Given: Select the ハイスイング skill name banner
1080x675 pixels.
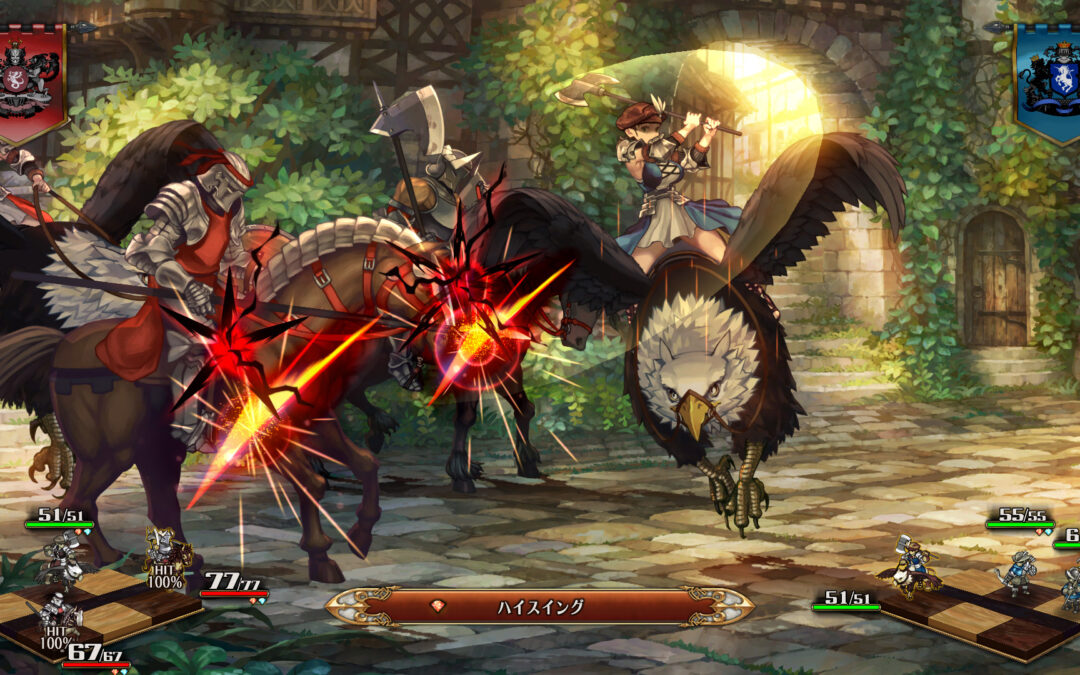Looking at the screenshot, I should click(540, 606).
